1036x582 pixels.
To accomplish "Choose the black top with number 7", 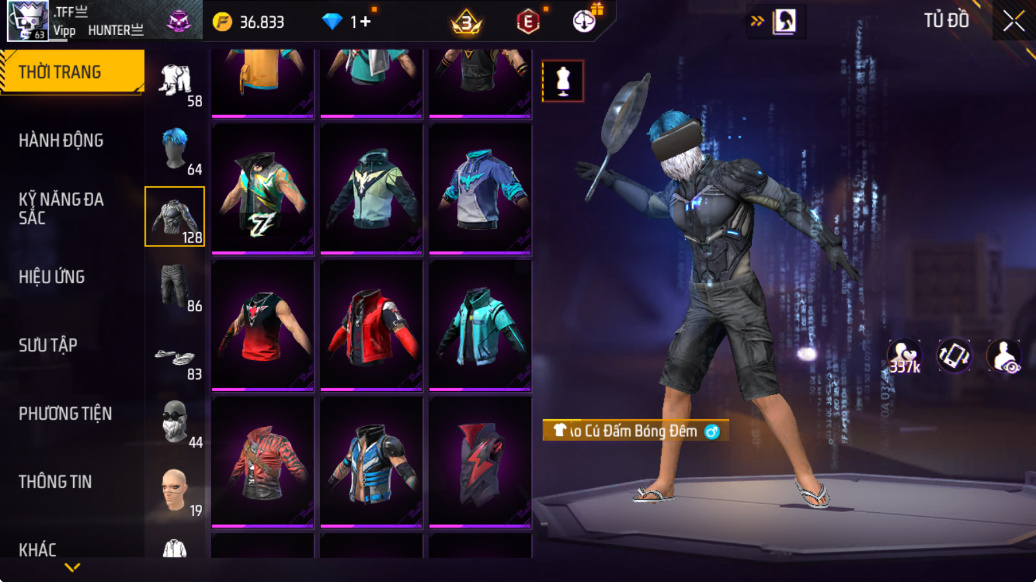I will pyautogui.click(x=264, y=189).
